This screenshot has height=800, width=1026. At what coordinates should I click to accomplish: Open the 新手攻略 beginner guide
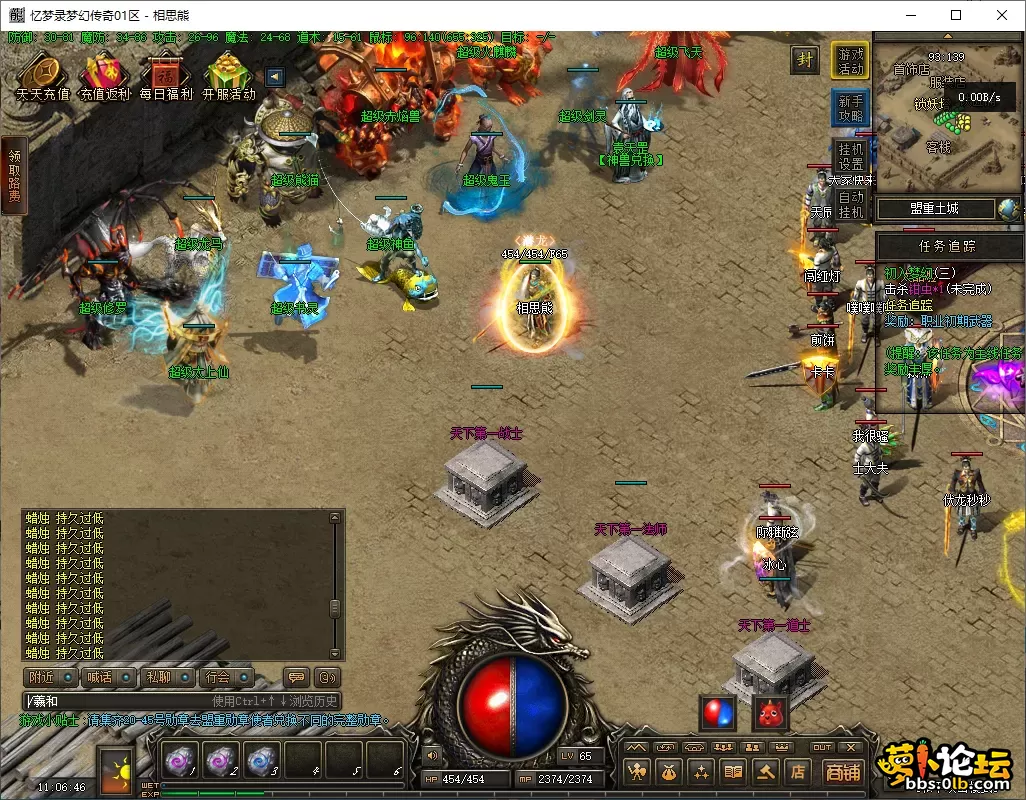(x=851, y=108)
